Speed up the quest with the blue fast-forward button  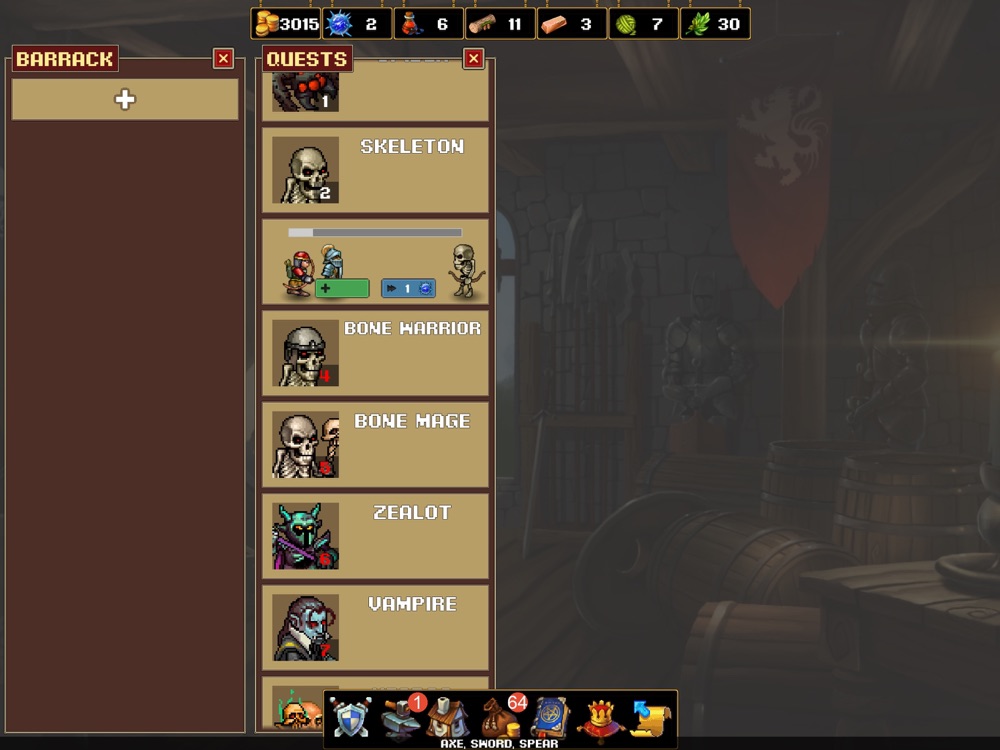pyautogui.click(x=408, y=289)
